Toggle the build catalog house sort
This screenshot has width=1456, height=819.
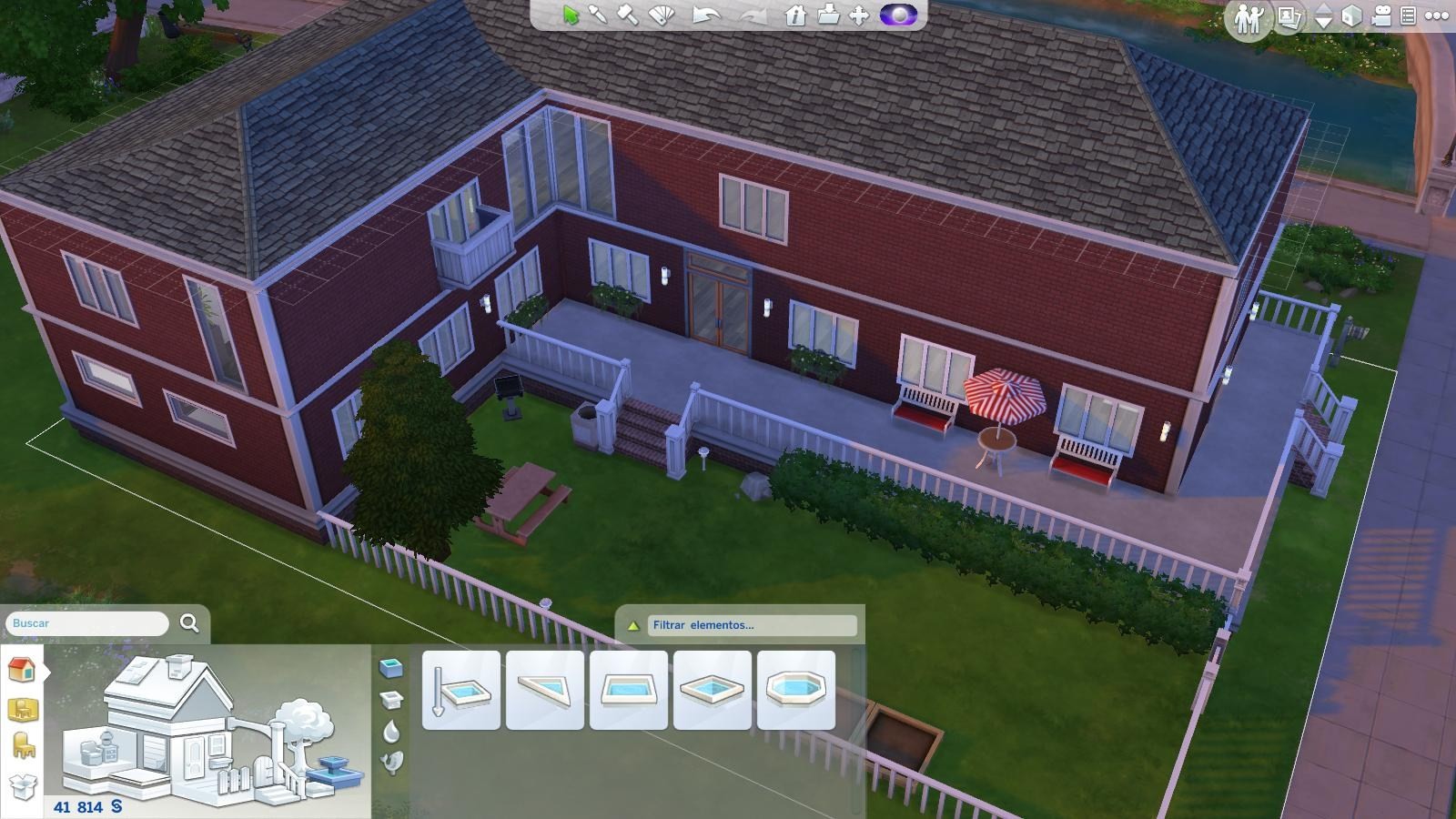(x=22, y=672)
